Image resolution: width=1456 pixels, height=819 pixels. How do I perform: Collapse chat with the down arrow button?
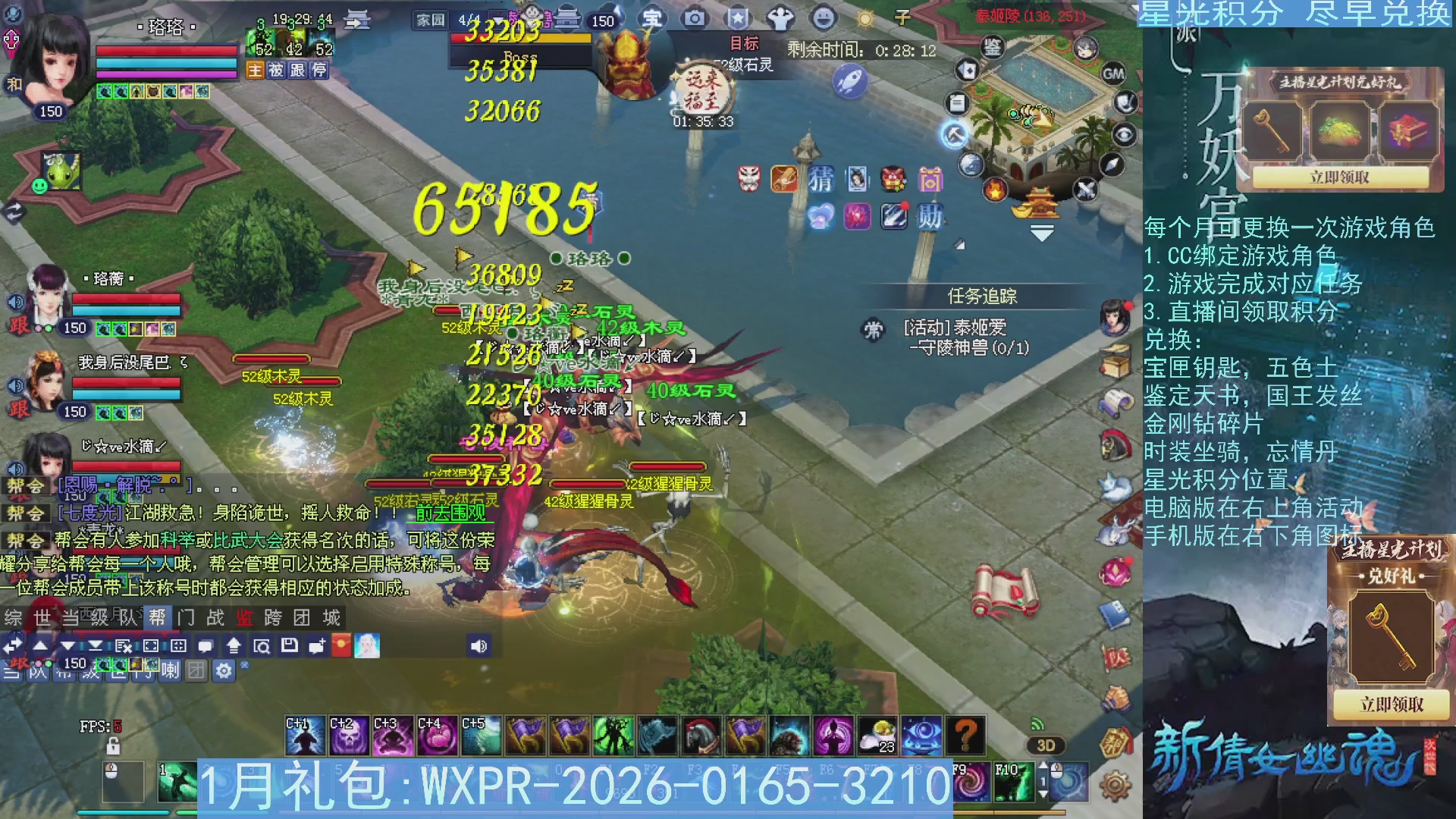67,645
